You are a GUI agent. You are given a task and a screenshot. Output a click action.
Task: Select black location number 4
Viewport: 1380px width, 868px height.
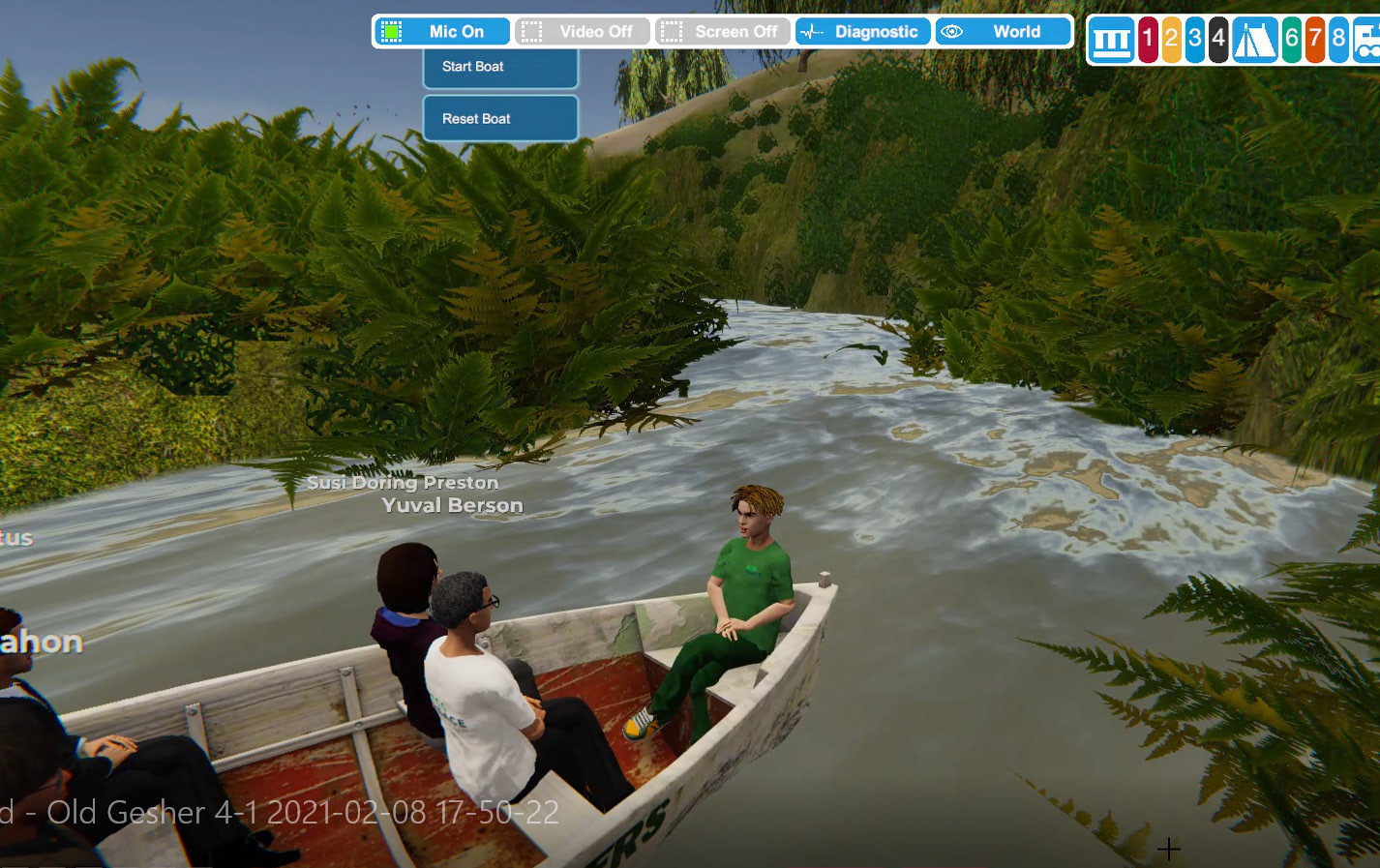pyautogui.click(x=1218, y=41)
